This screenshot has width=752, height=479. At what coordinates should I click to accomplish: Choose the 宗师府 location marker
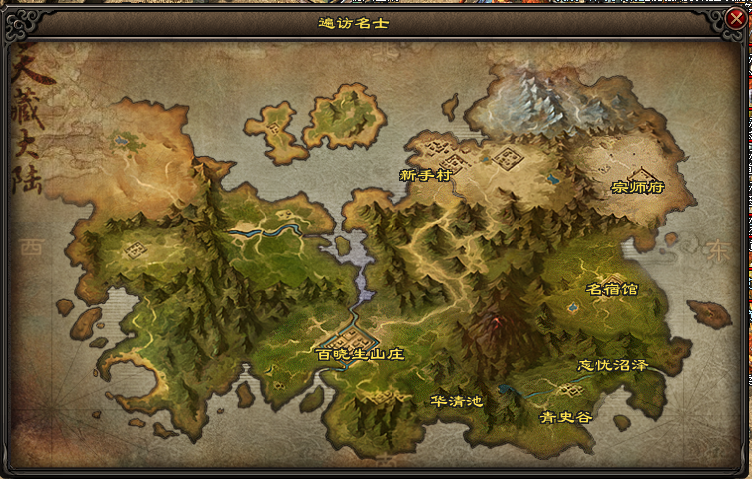638,187
